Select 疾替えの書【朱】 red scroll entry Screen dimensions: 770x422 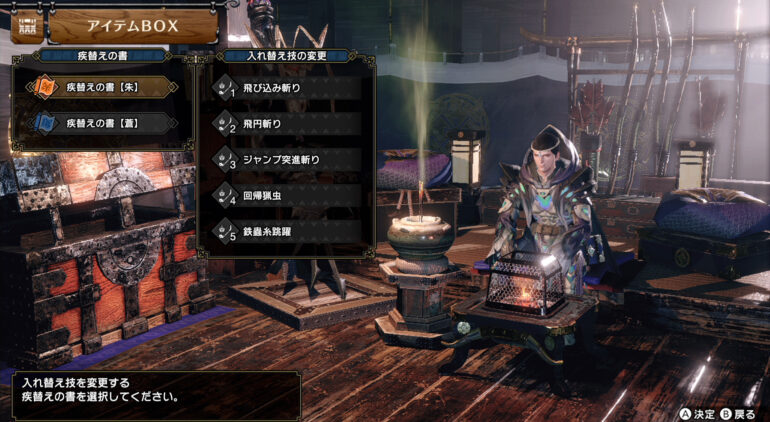click(x=100, y=88)
